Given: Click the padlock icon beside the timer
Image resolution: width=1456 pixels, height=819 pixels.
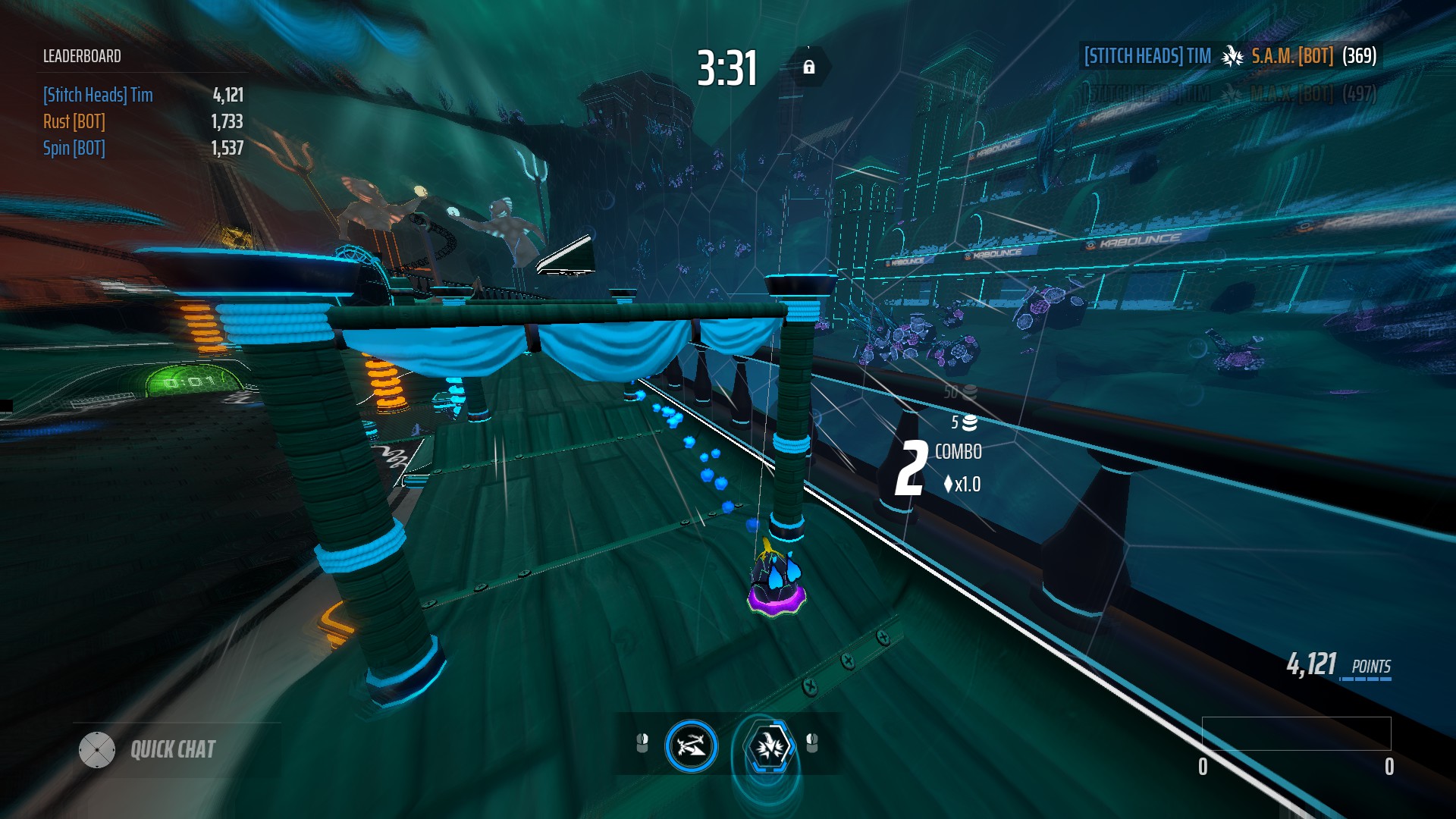Looking at the screenshot, I should [x=811, y=67].
